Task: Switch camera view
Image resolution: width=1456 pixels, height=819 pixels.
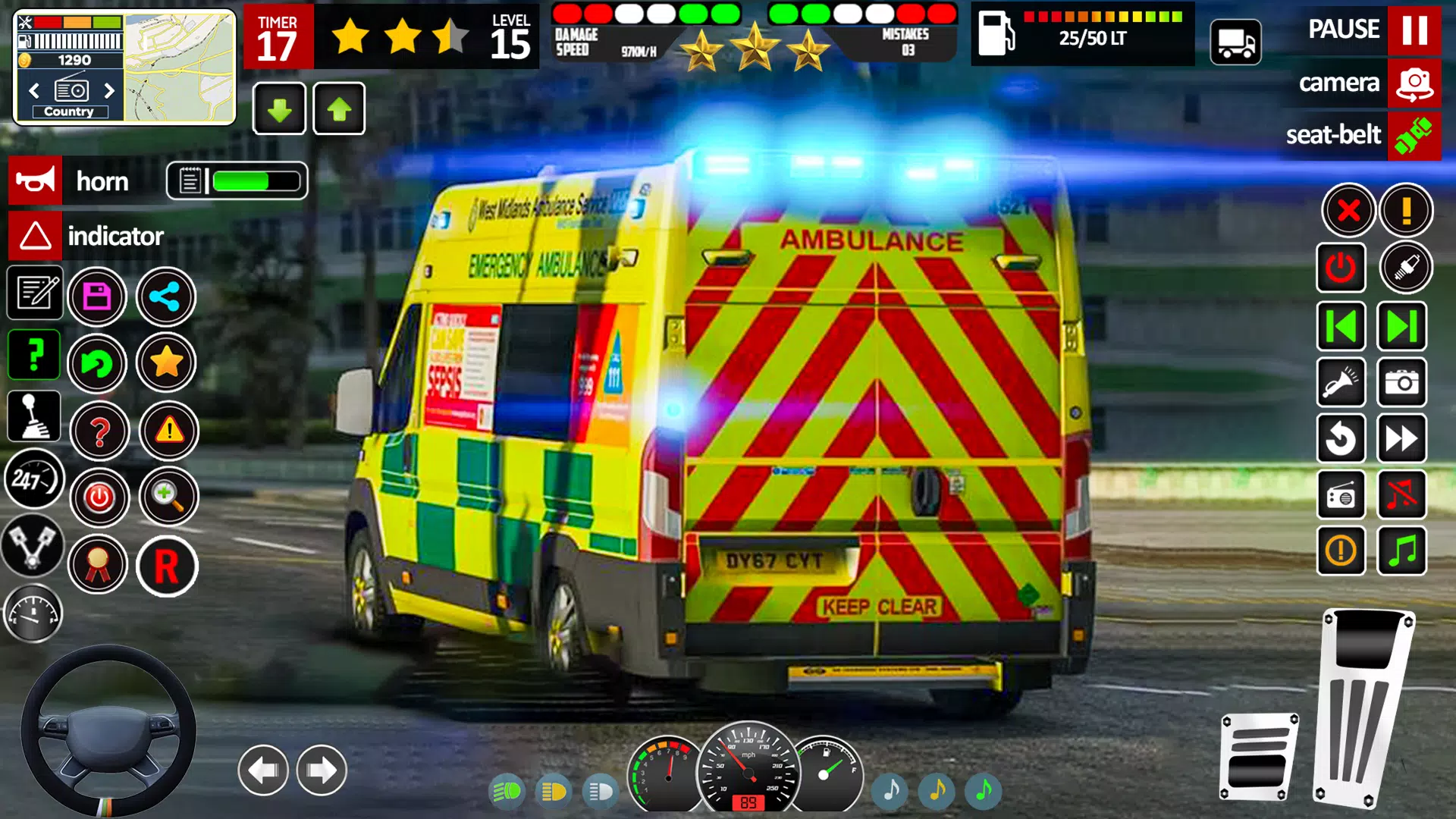Action: [1412, 83]
